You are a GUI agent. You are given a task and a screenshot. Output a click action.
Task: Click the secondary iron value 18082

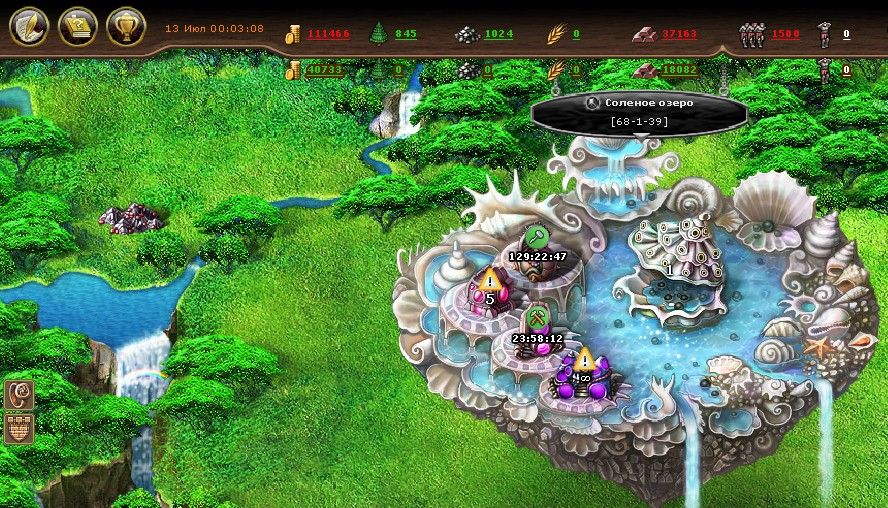(x=679, y=70)
